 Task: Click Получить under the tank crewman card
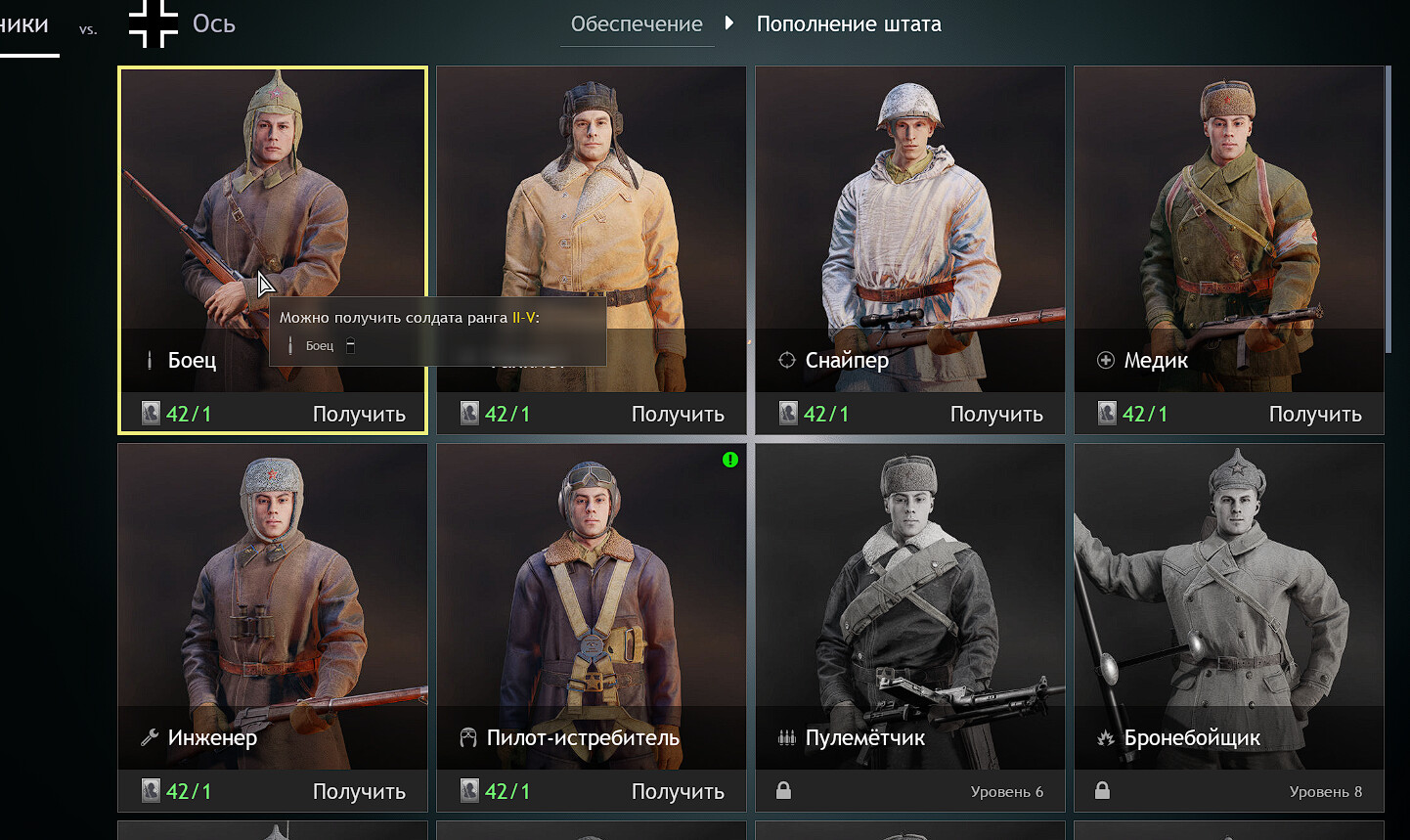coord(677,415)
